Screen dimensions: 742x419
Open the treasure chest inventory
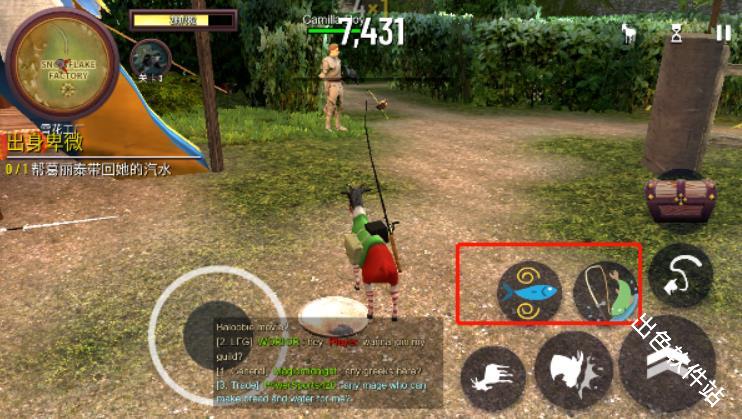pos(680,200)
